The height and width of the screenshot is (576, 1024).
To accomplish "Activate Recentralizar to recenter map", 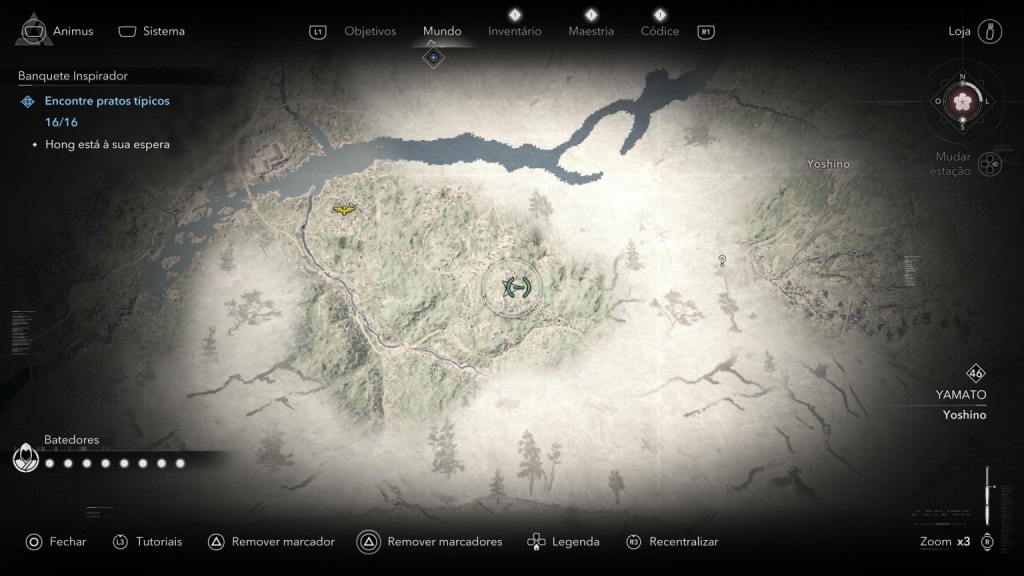I will click(672, 542).
